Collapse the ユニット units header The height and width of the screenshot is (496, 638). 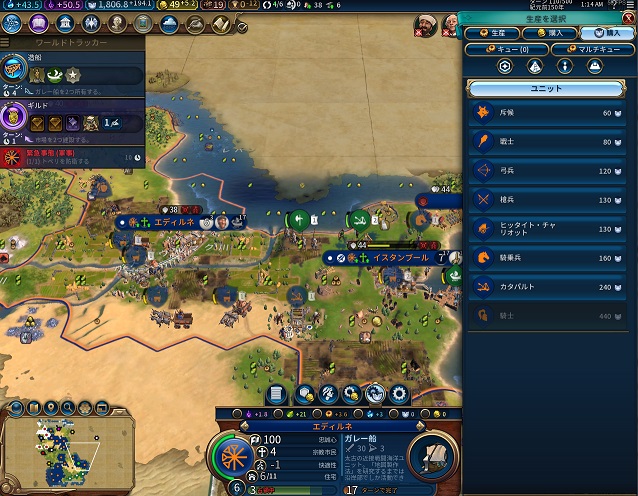tap(548, 89)
